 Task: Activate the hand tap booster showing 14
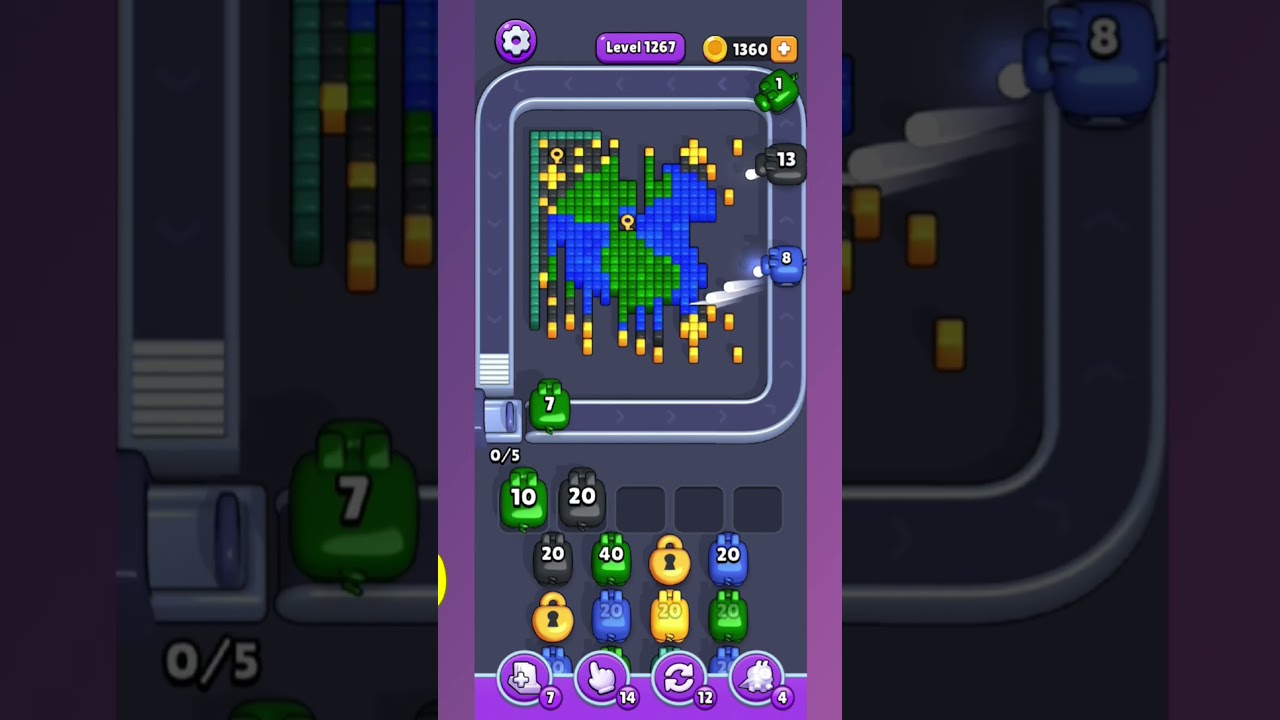pyautogui.click(x=602, y=677)
